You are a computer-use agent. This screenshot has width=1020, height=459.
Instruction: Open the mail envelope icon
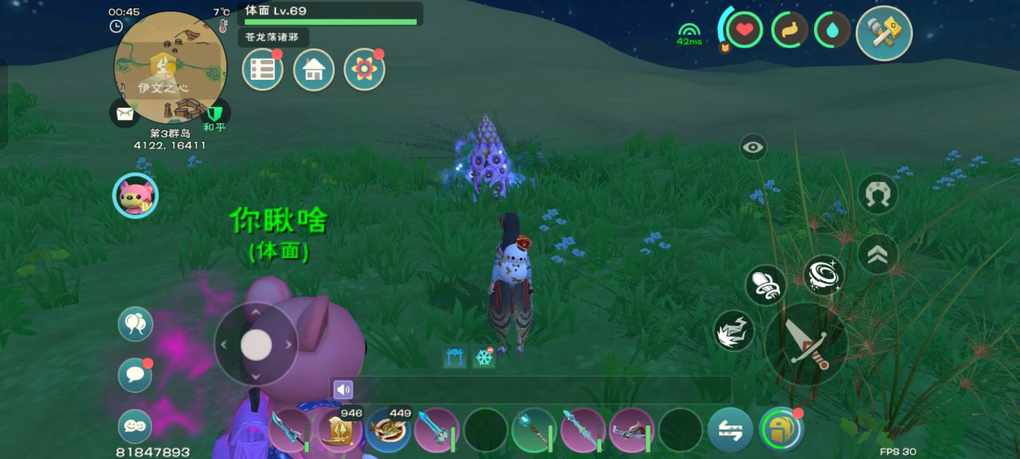pos(124,114)
